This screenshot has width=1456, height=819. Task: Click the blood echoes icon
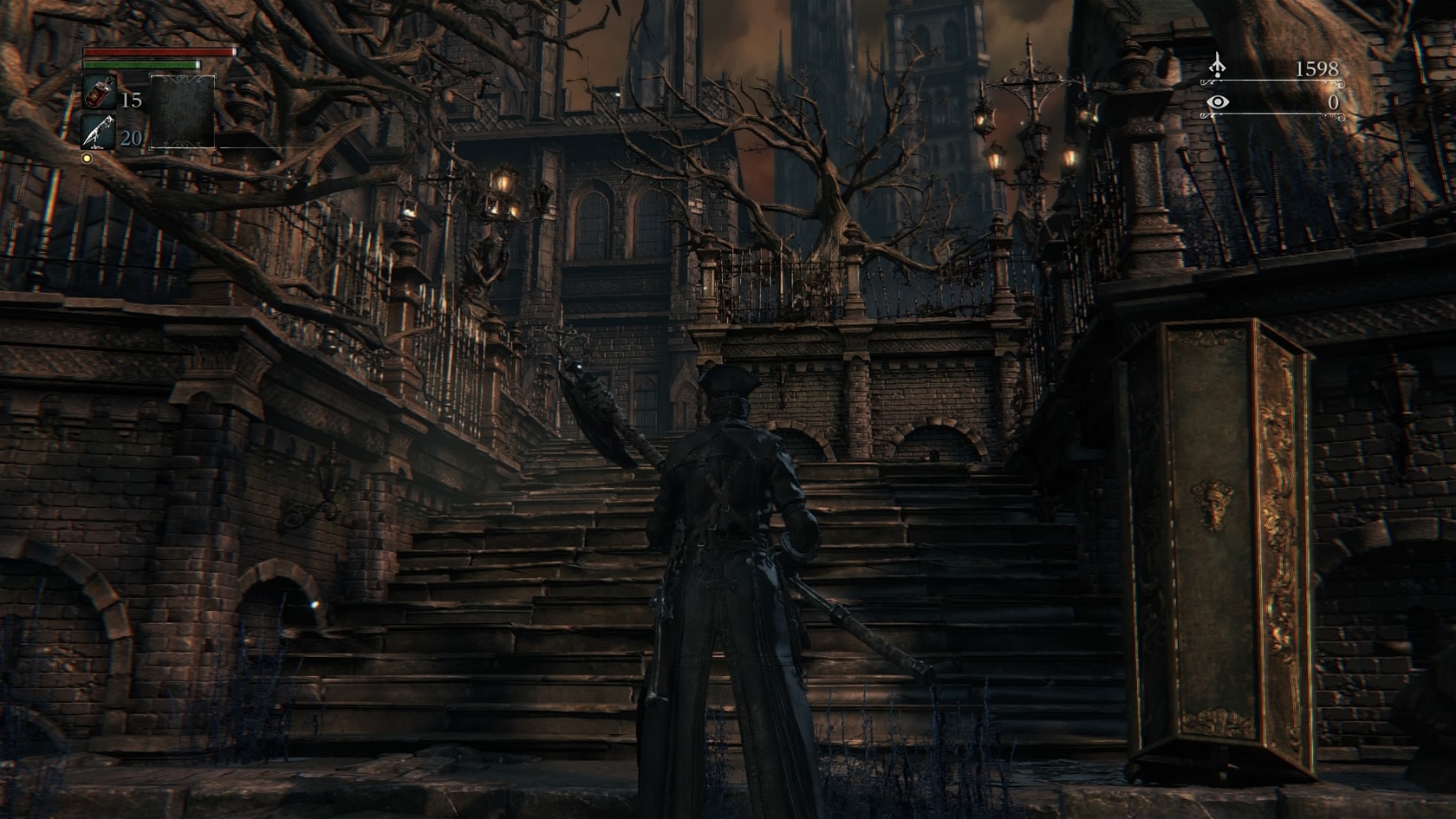1218,65
